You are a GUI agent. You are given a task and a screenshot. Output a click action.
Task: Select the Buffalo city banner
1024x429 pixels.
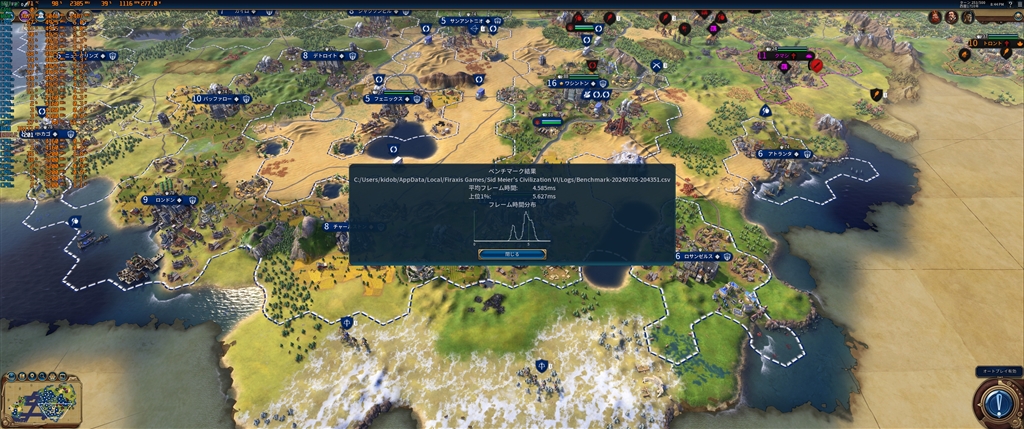click(221, 99)
